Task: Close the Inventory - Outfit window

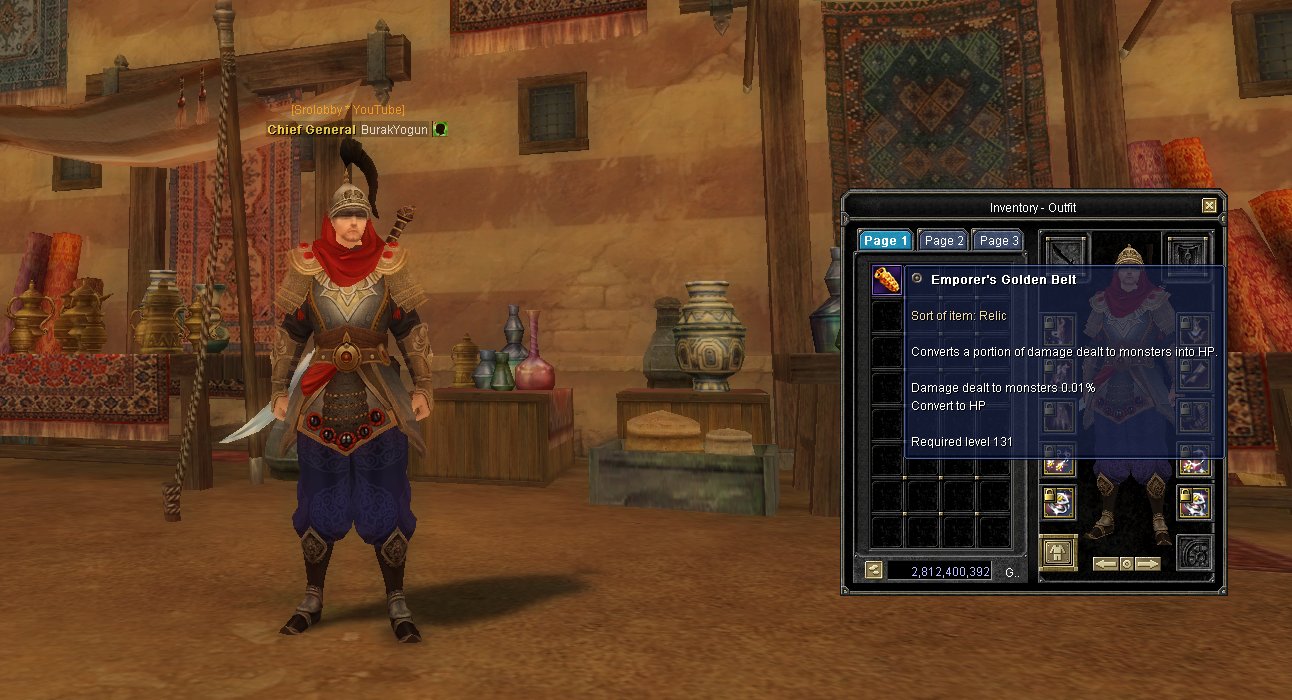Action: click(1209, 206)
